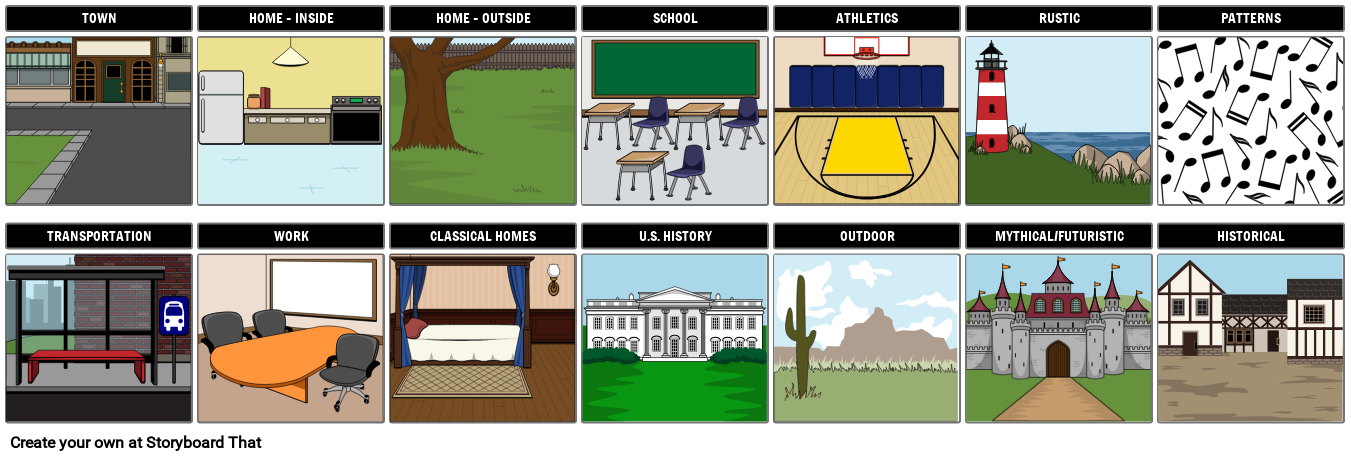Choose the Rustic lighthouse scene
The width and height of the screenshot is (1351, 461).
(1058, 121)
